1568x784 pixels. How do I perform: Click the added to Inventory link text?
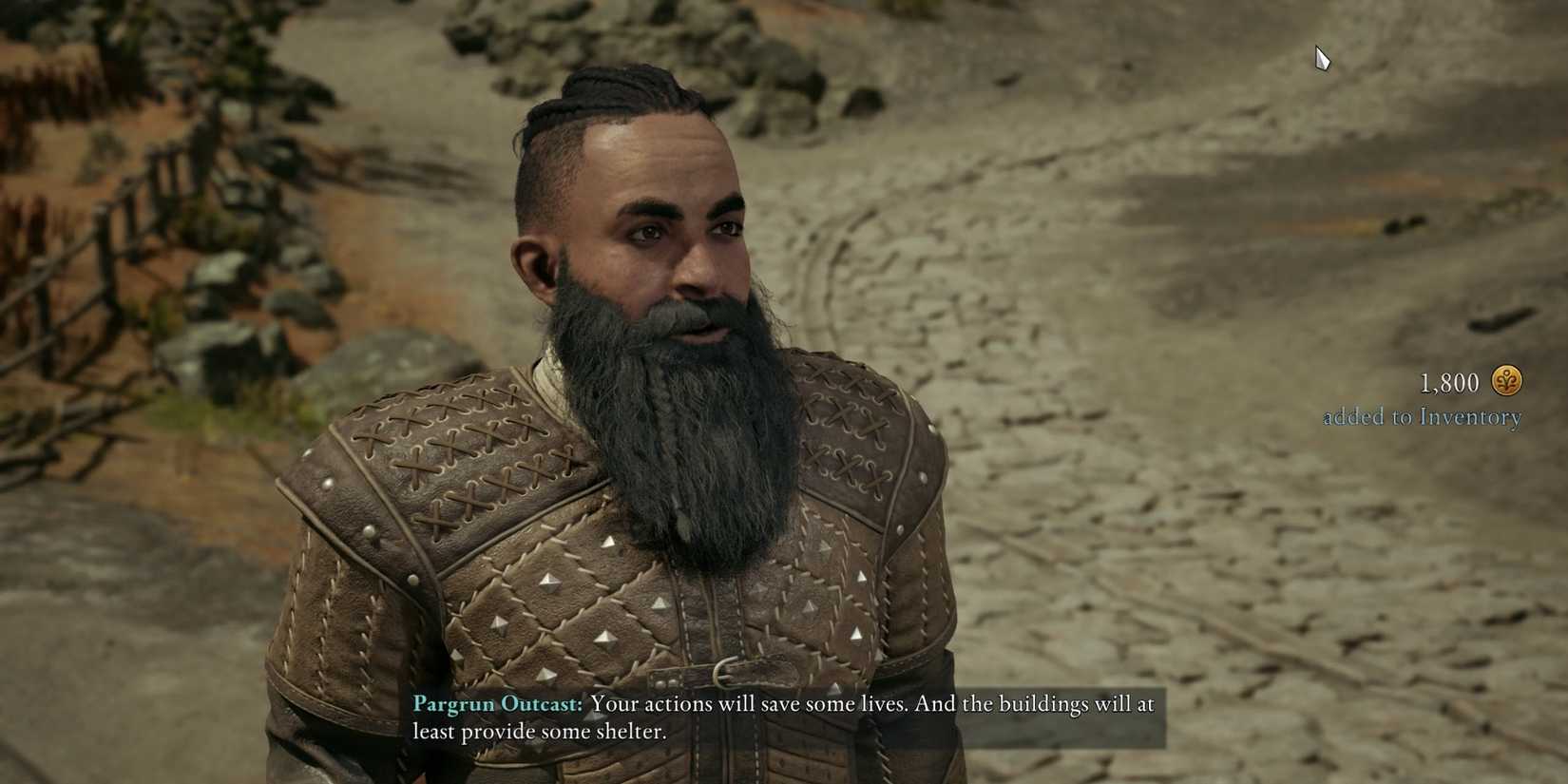(x=1423, y=416)
